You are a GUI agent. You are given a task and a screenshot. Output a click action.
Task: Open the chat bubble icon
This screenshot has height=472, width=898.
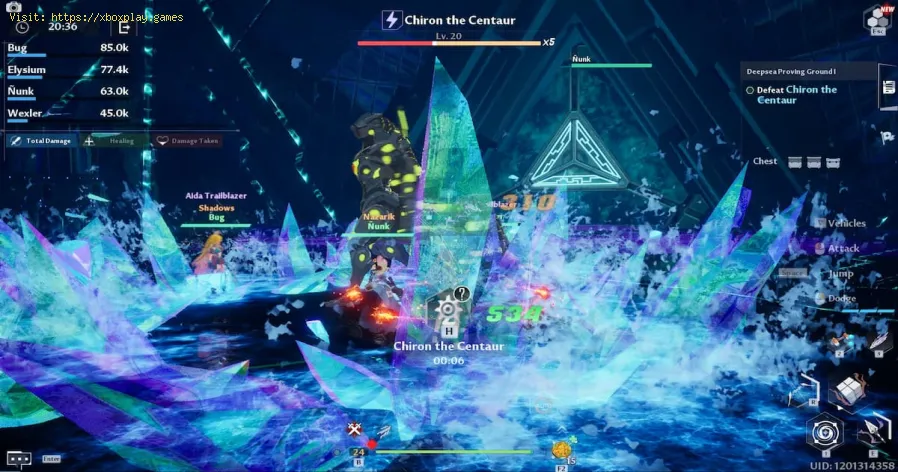[18, 458]
